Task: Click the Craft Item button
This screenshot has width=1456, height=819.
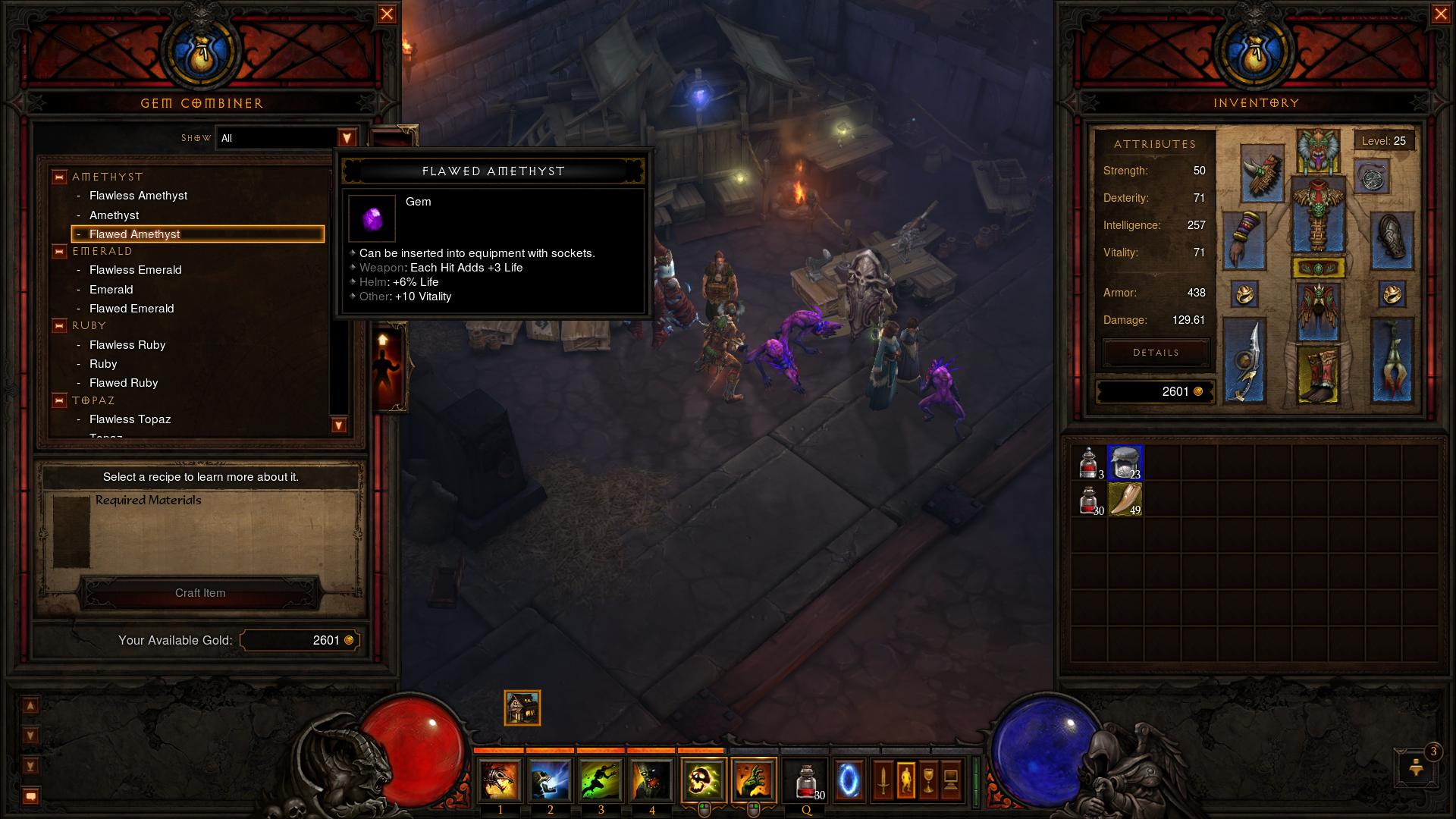Action: [x=200, y=593]
